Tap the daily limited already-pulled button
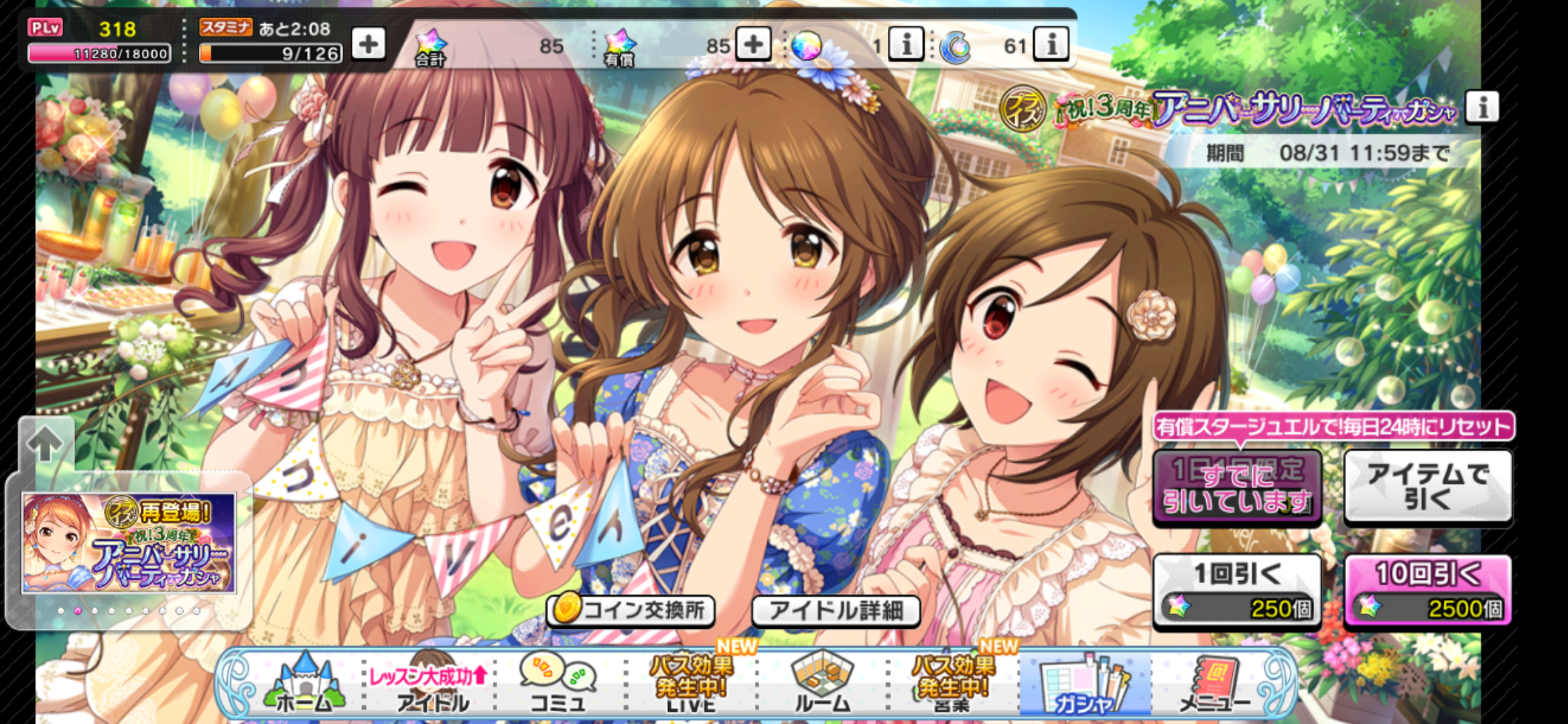The width and height of the screenshot is (1568, 724). (1237, 487)
